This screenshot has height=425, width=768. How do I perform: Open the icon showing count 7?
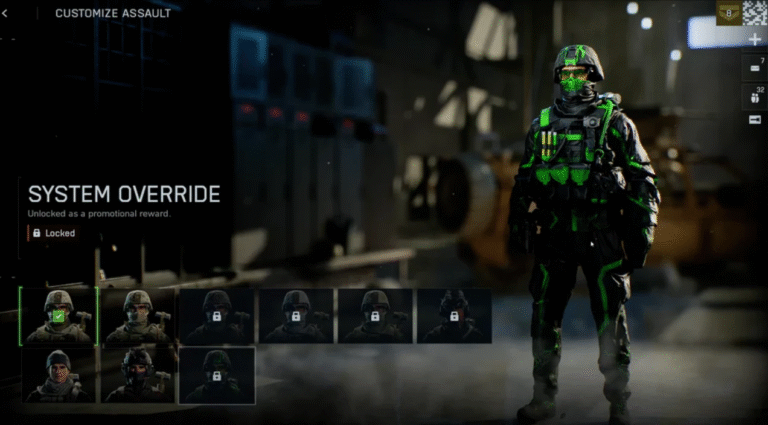click(x=755, y=67)
